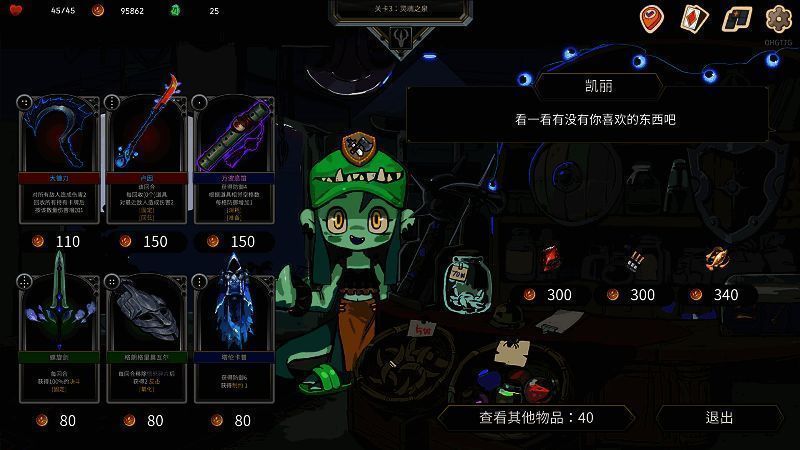Image resolution: width=800 pixels, height=450 pixels.
Task: Pick the green sword card for 80
Action: 59,340
